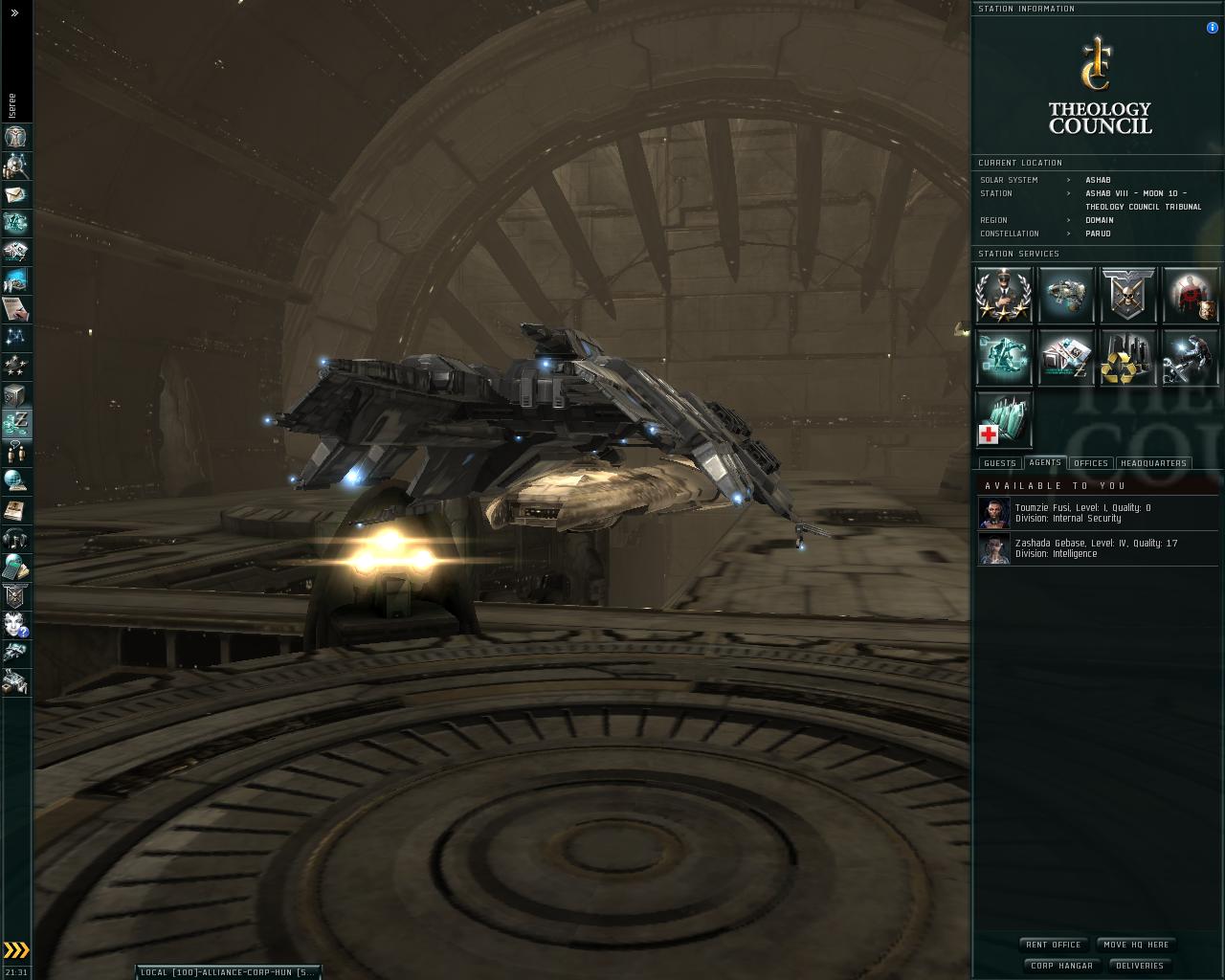The width and height of the screenshot is (1225, 980).
Task: Select the Agents tab
Action: (x=1044, y=462)
